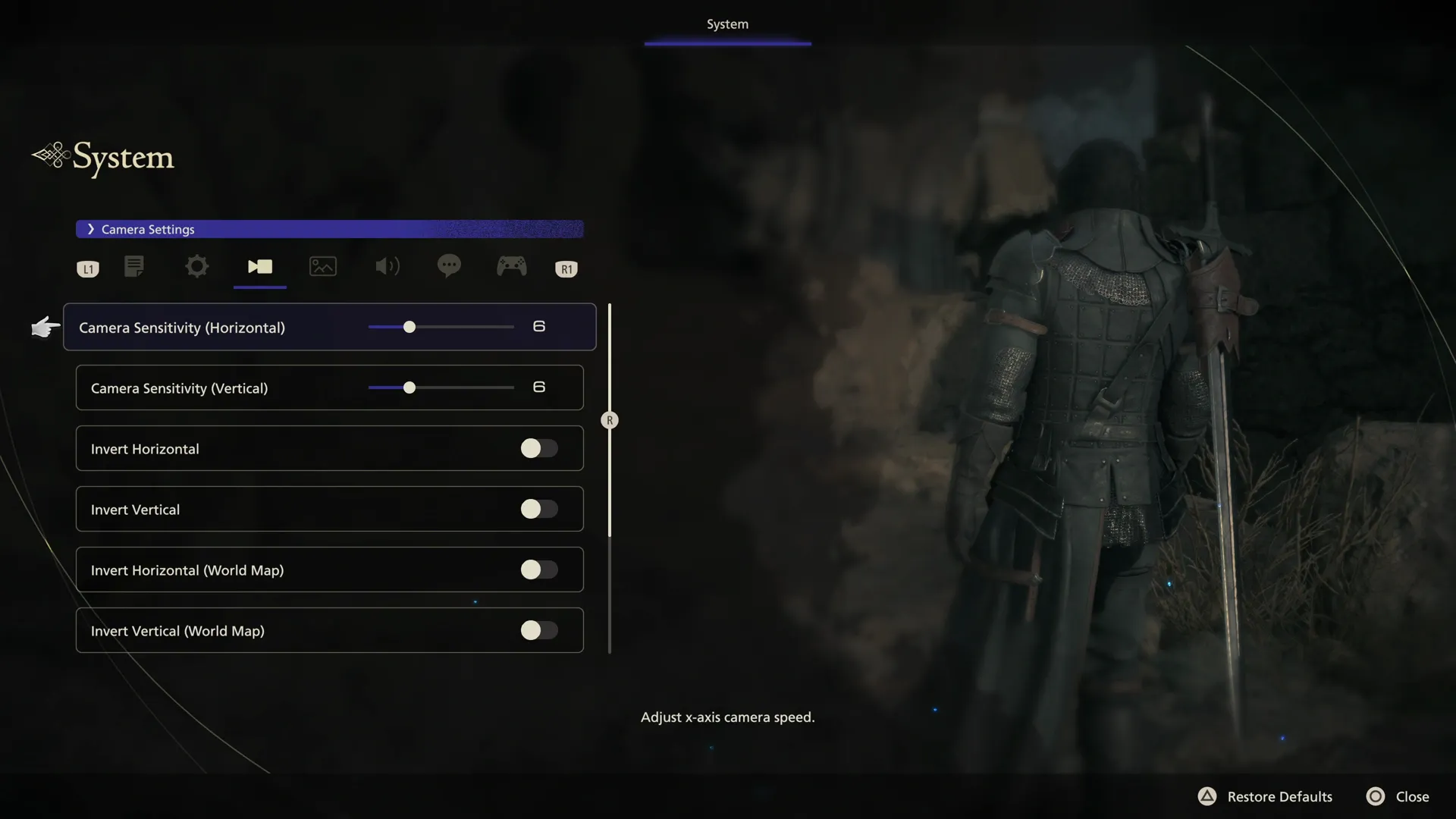This screenshot has width=1456, height=819.
Task: Open the sound settings speaker icon
Action: pyautogui.click(x=387, y=266)
